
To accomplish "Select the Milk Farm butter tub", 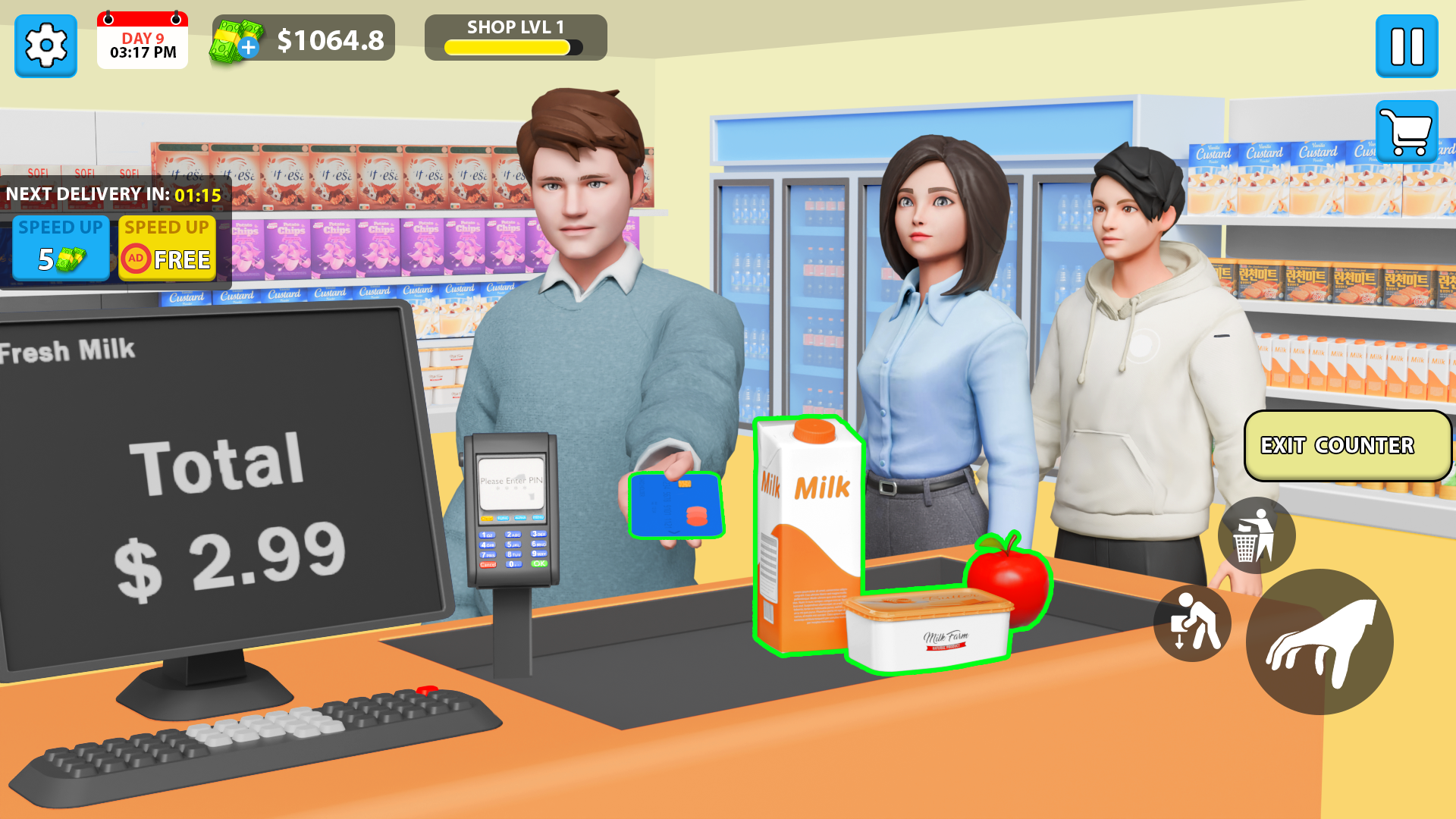I will [929, 629].
